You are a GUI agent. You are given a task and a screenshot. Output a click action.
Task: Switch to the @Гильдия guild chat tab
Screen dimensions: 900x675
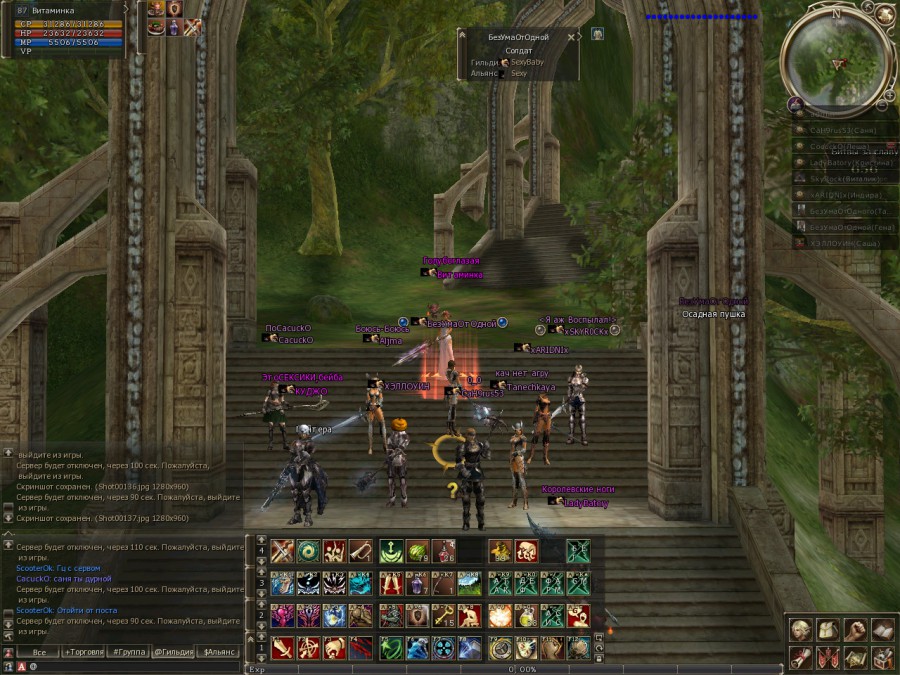point(174,651)
